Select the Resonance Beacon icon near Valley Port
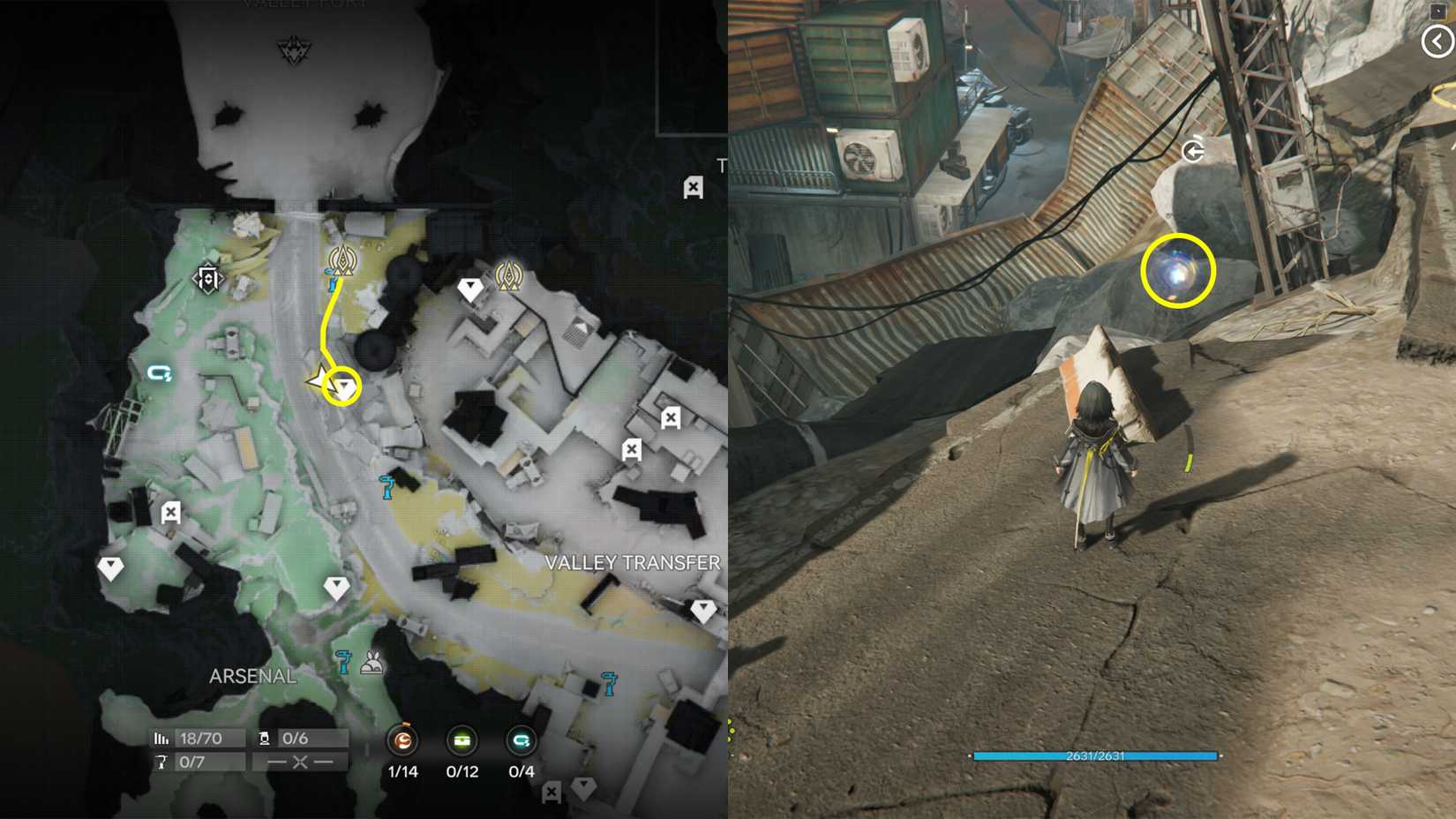This screenshot has height=819, width=1456. 341,261
